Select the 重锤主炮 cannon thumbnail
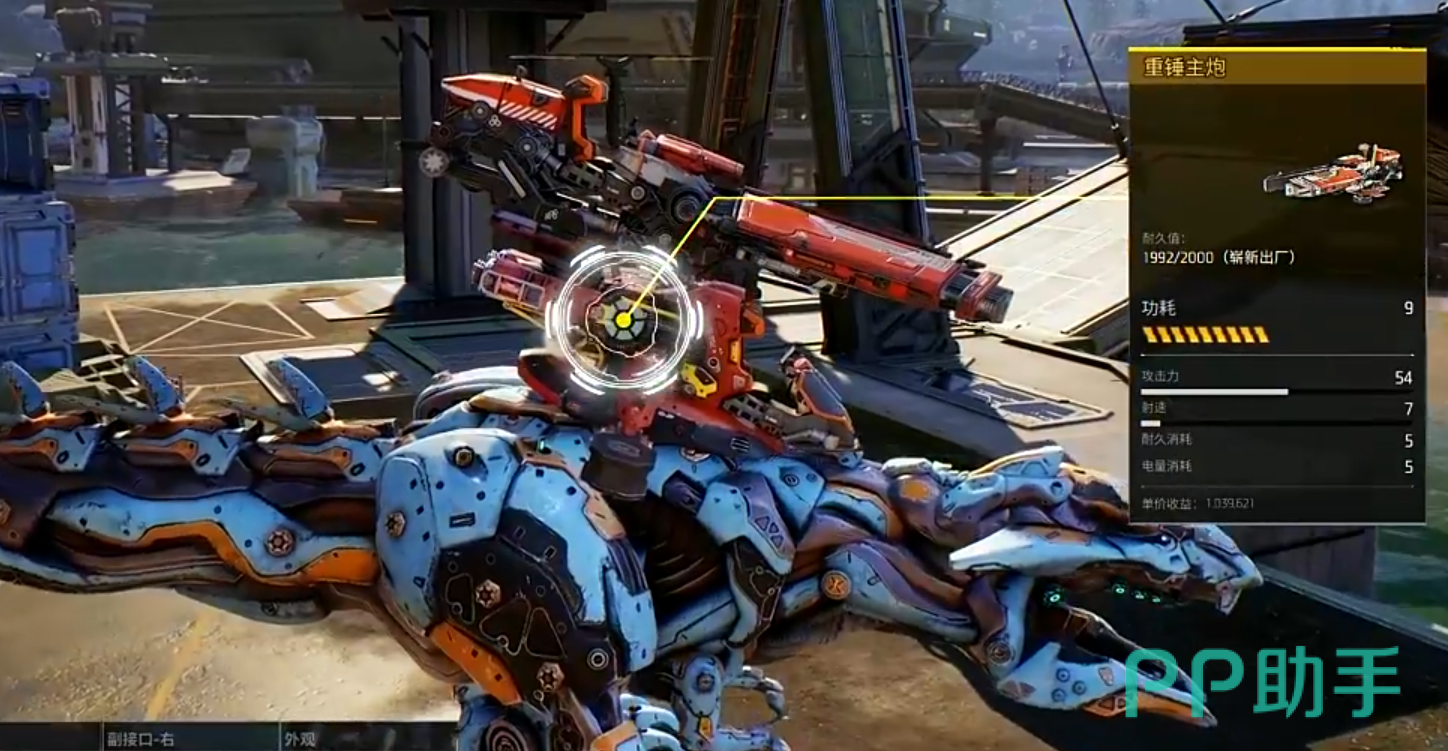The image size is (1448, 751). (x=1333, y=173)
